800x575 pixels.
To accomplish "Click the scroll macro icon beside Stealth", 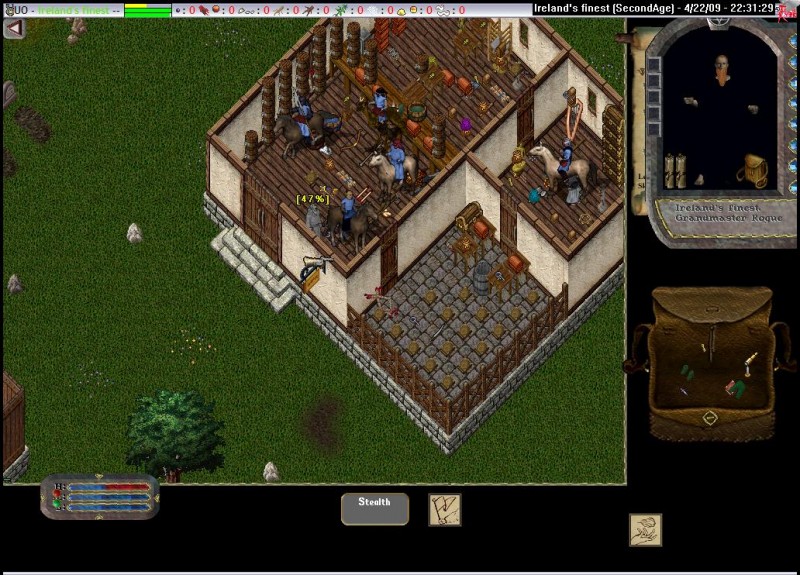I will tap(444, 509).
